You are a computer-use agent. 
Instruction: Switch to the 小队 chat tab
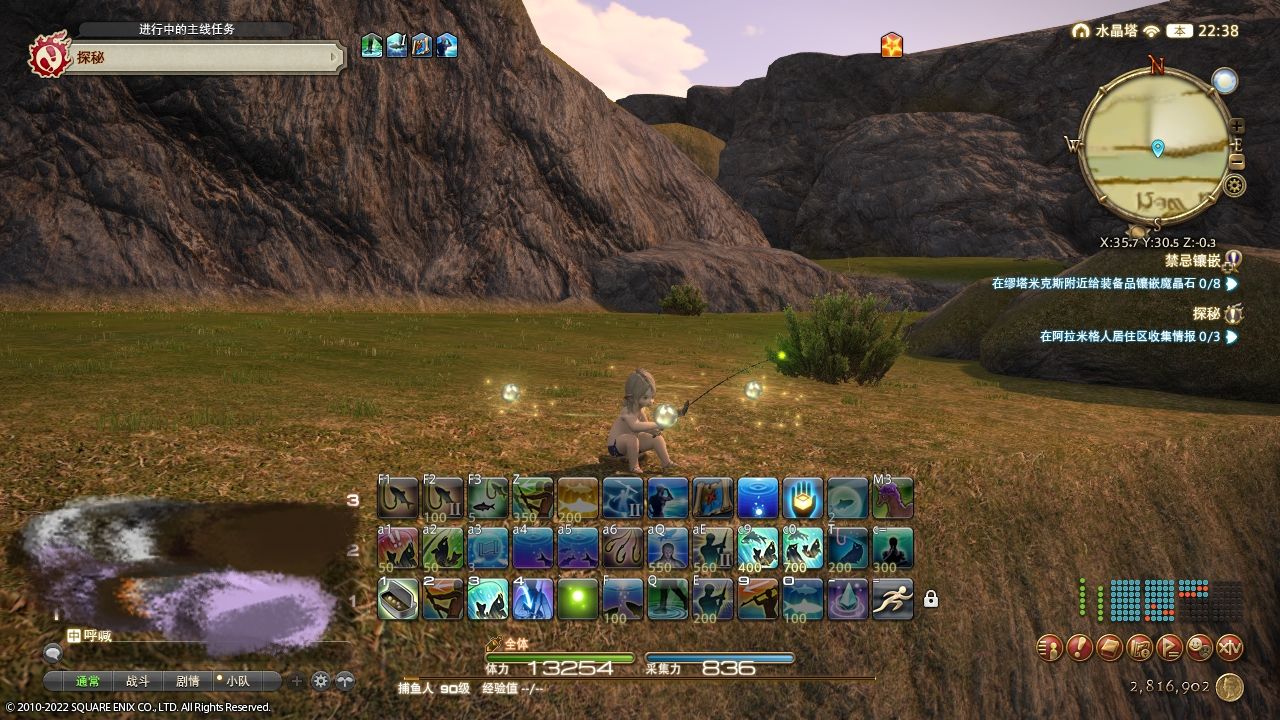click(x=237, y=681)
